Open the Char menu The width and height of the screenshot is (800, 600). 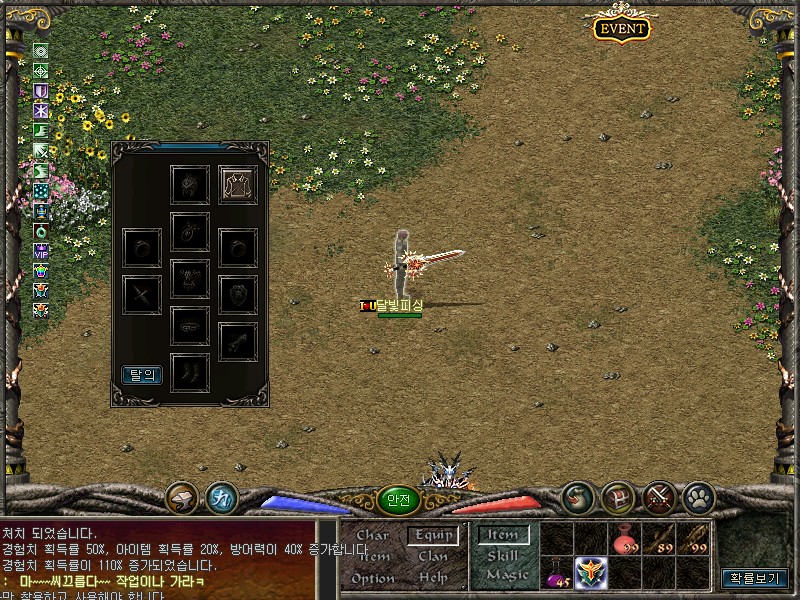point(372,535)
